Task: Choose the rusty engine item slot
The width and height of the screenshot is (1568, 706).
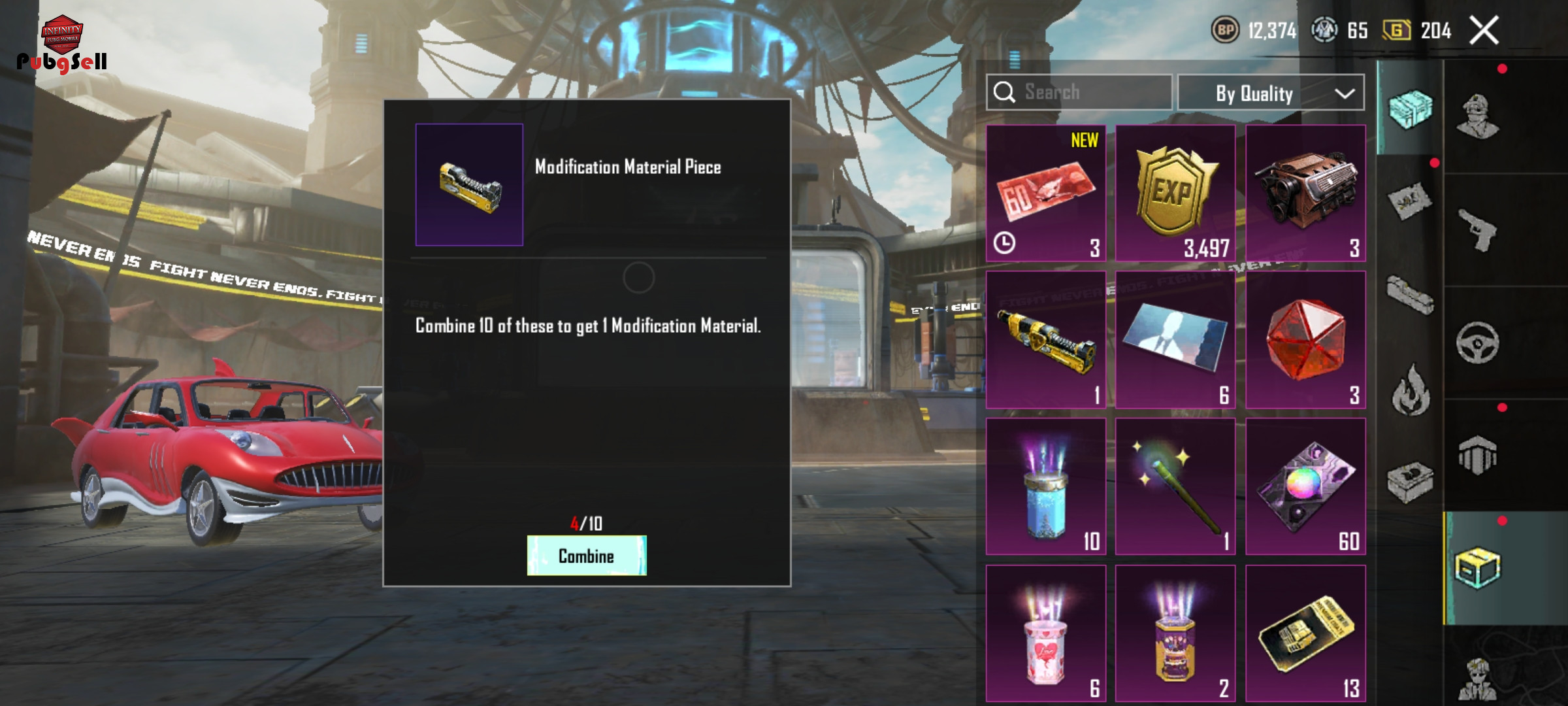Action: [1305, 193]
